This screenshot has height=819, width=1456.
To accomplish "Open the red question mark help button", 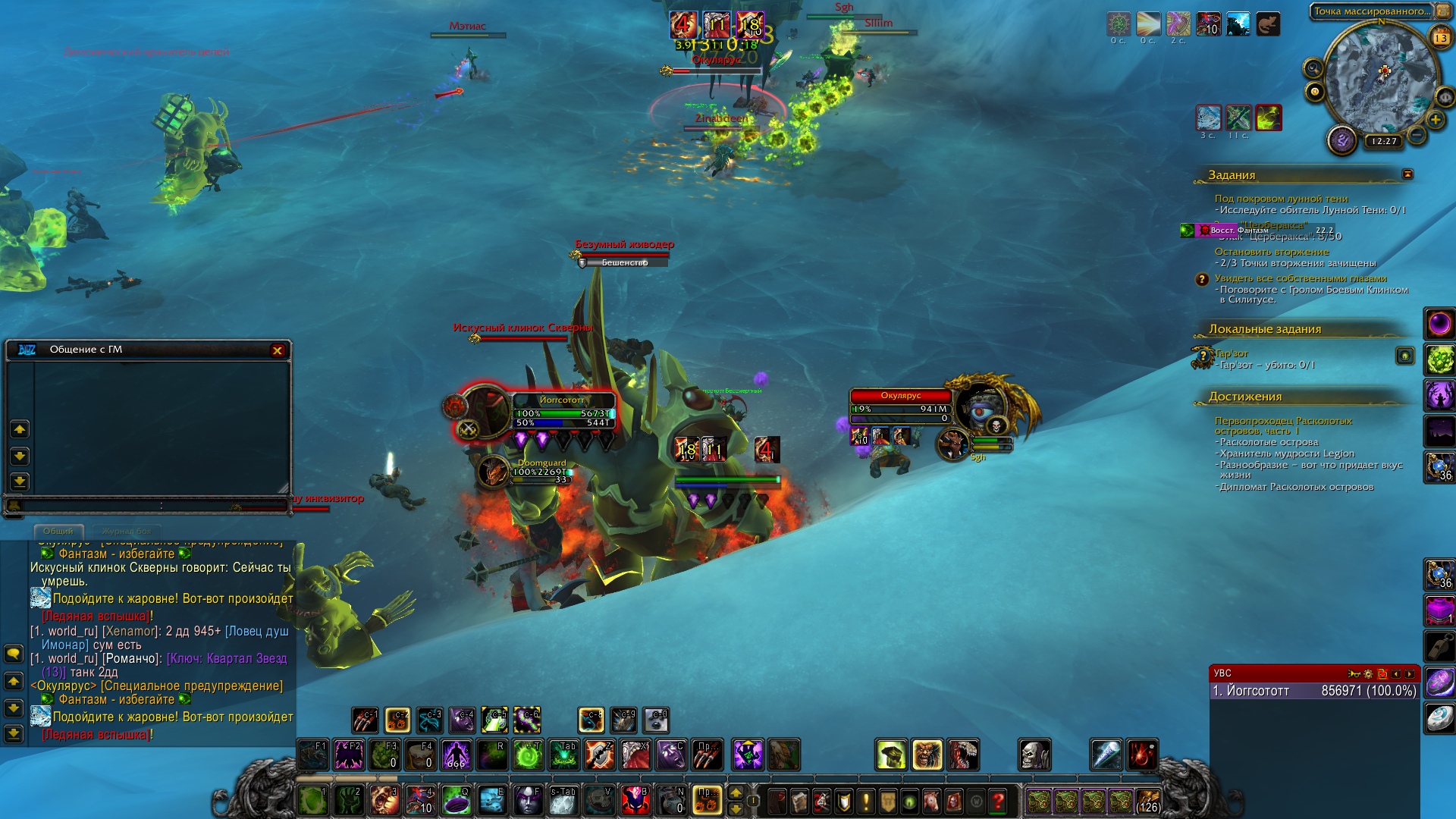I will (x=998, y=801).
